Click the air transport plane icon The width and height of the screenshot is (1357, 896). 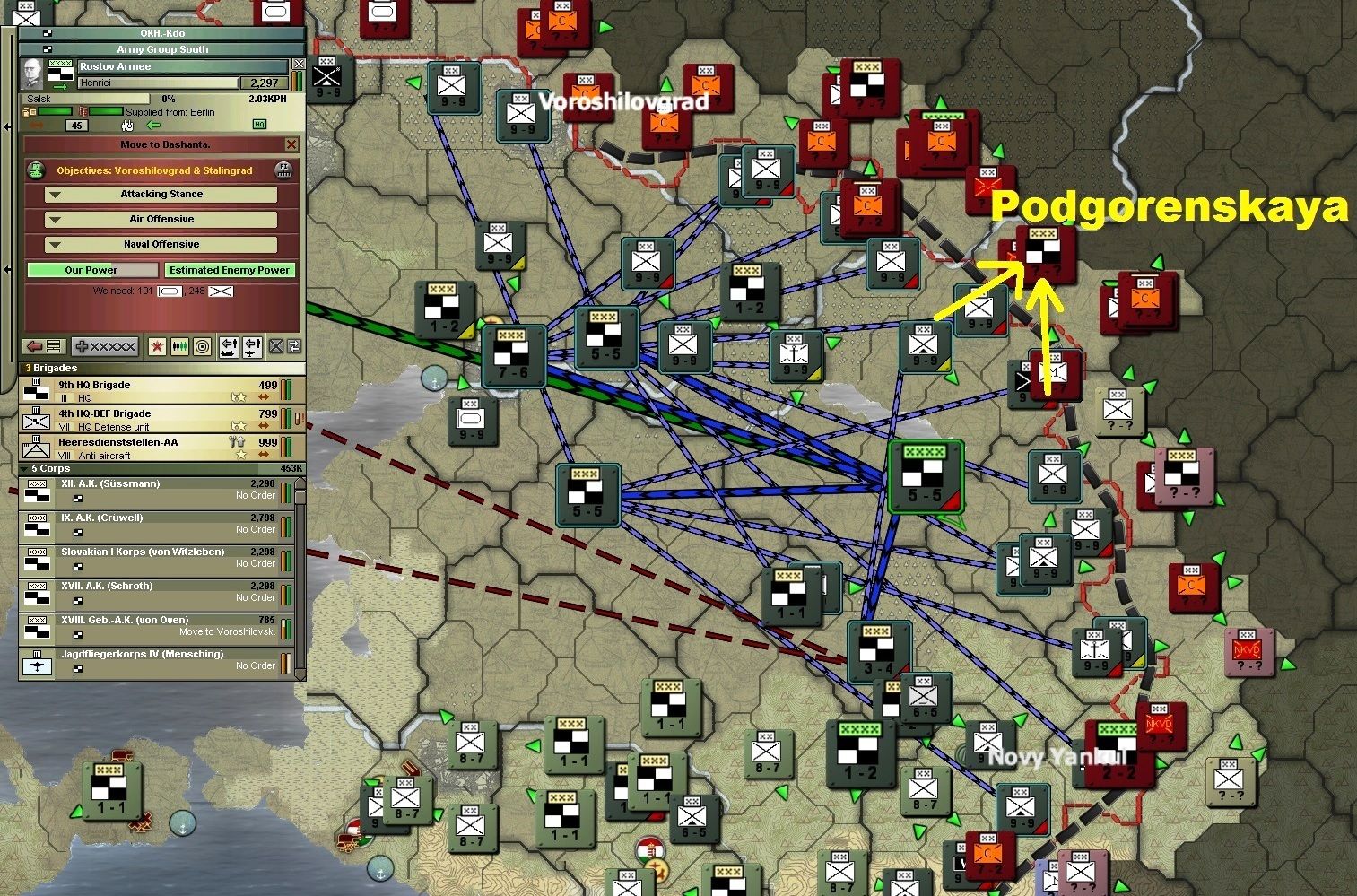click(x=251, y=346)
